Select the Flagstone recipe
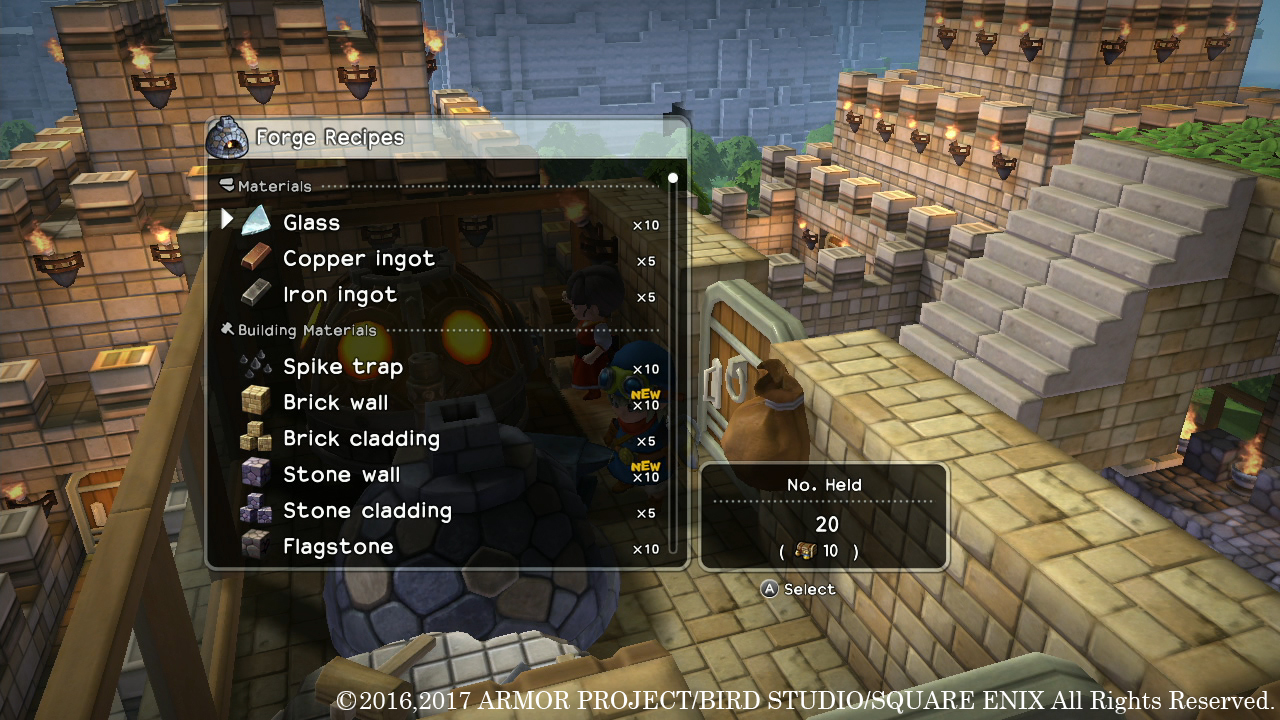 click(337, 547)
